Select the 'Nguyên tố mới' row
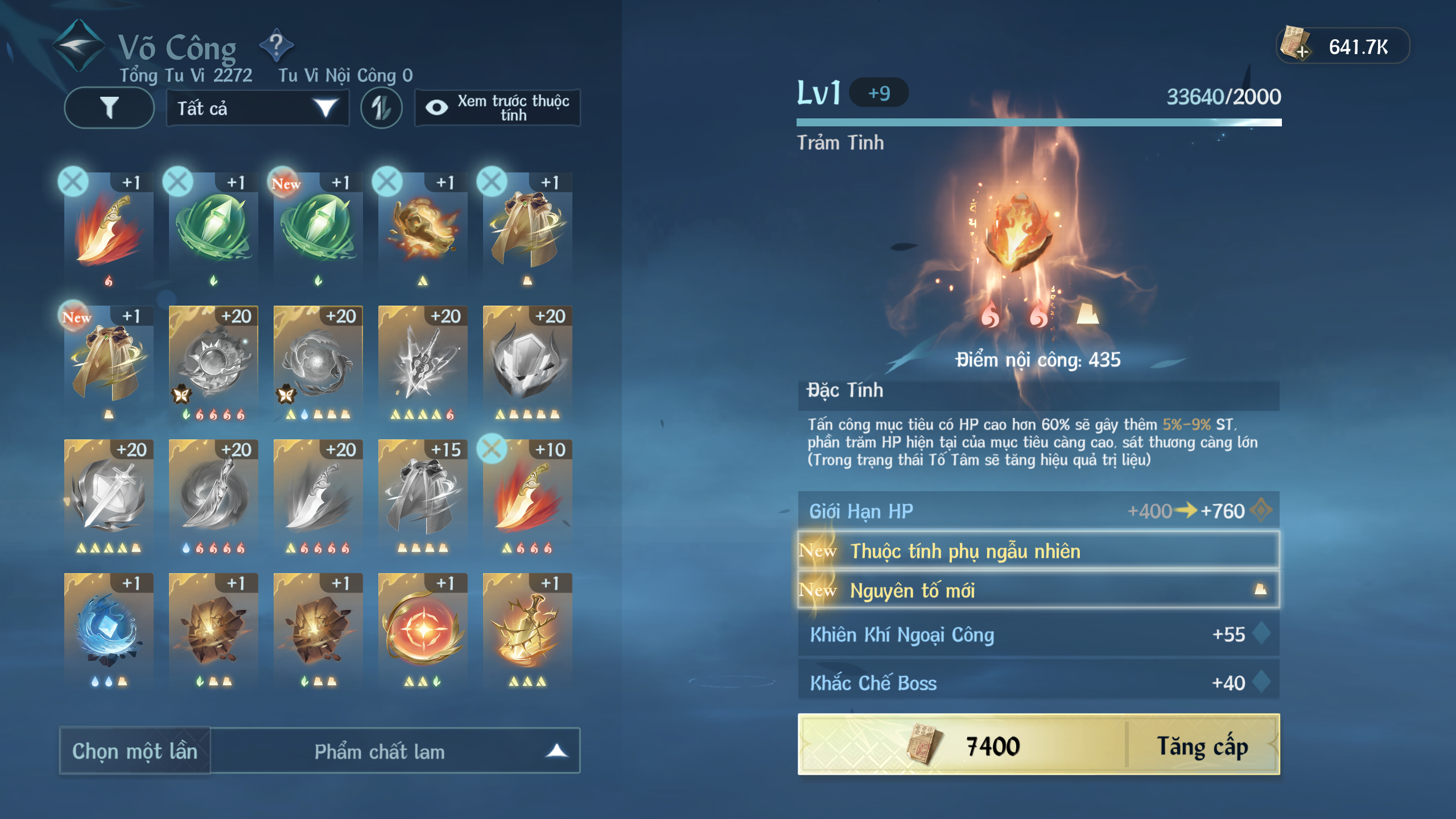 [x=1038, y=590]
